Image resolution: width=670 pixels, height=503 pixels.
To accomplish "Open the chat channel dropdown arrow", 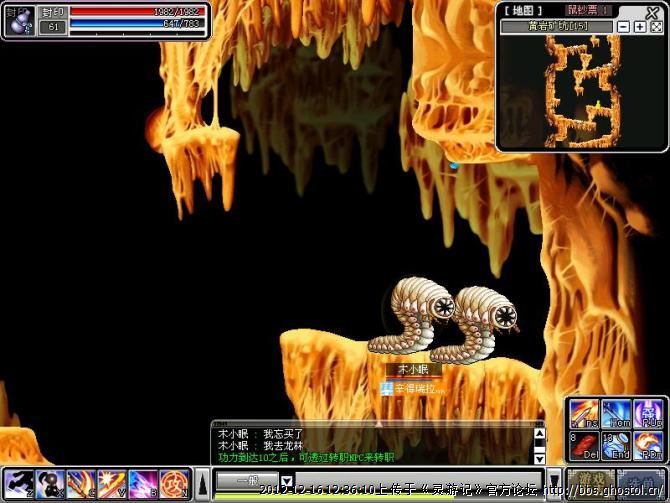I will point(286,481).
